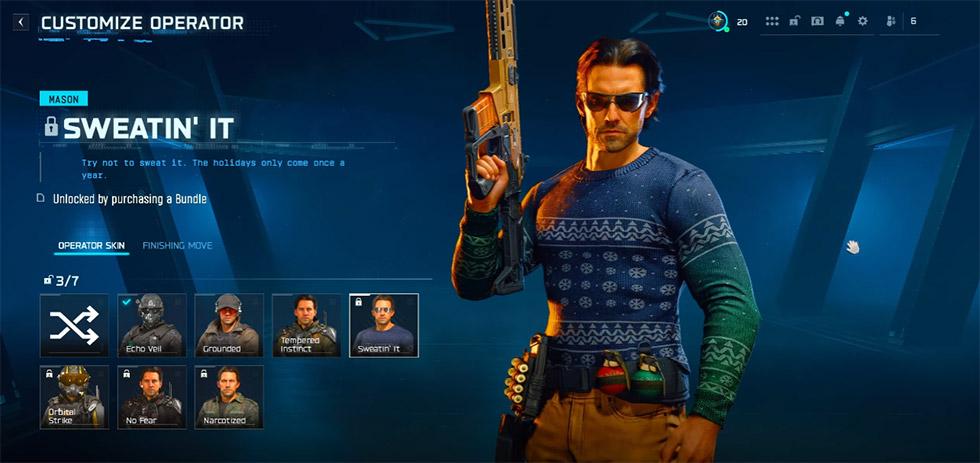
Task: Click the Sweatin' It skin tile
Action: point(384,325)
